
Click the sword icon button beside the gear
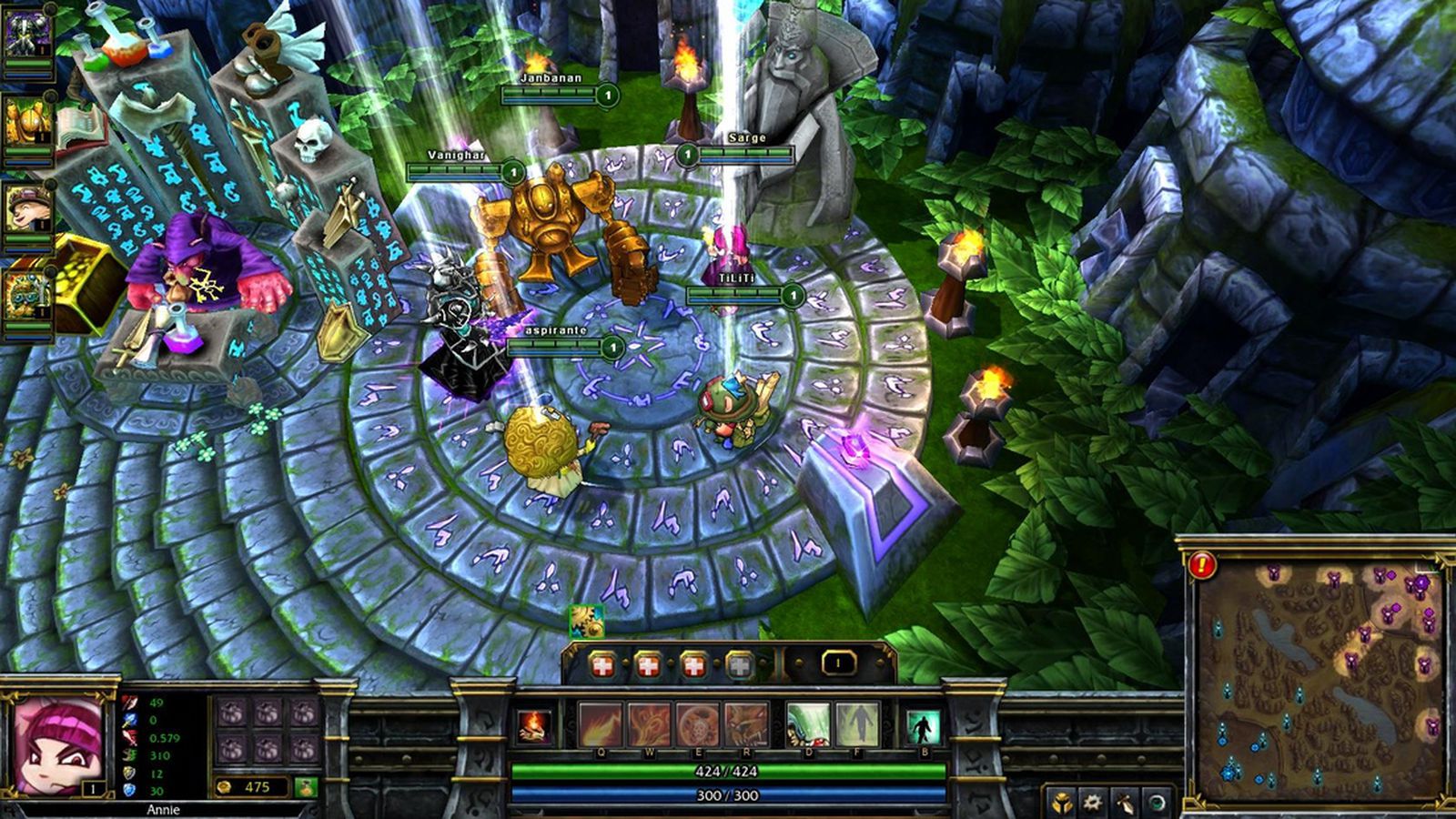1124,804
